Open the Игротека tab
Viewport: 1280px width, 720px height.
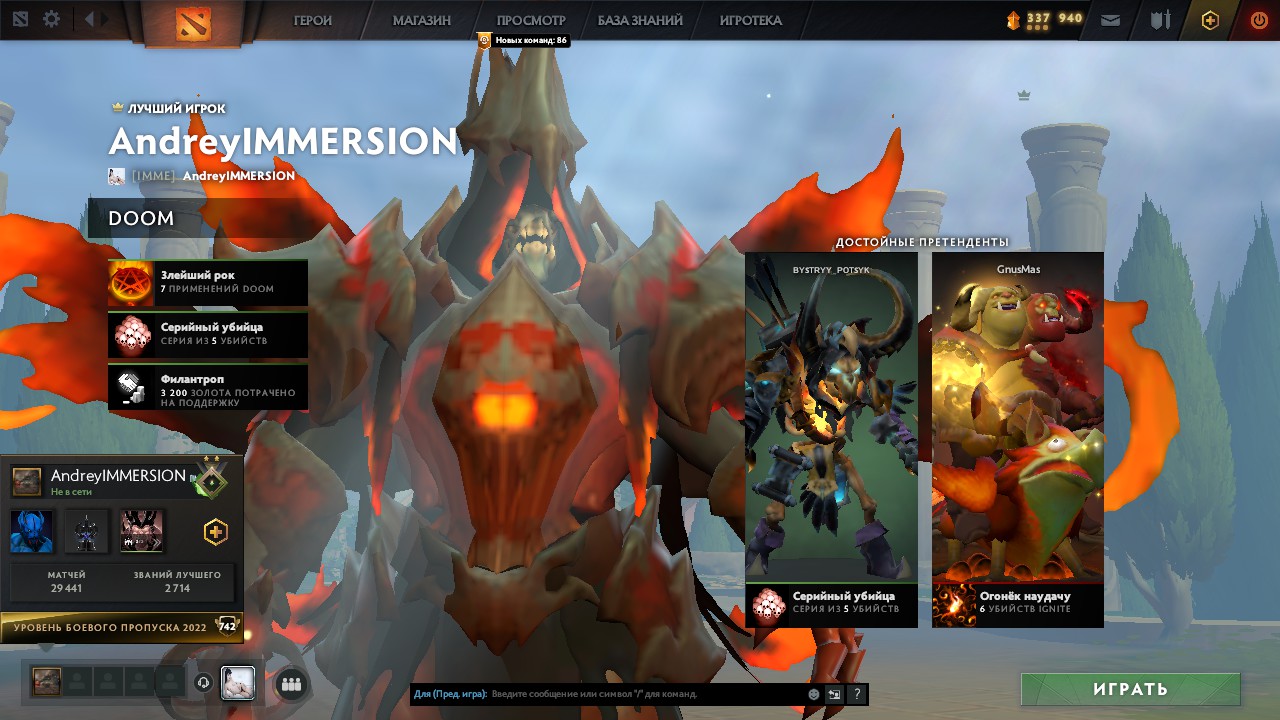click(x=750, y=20)
